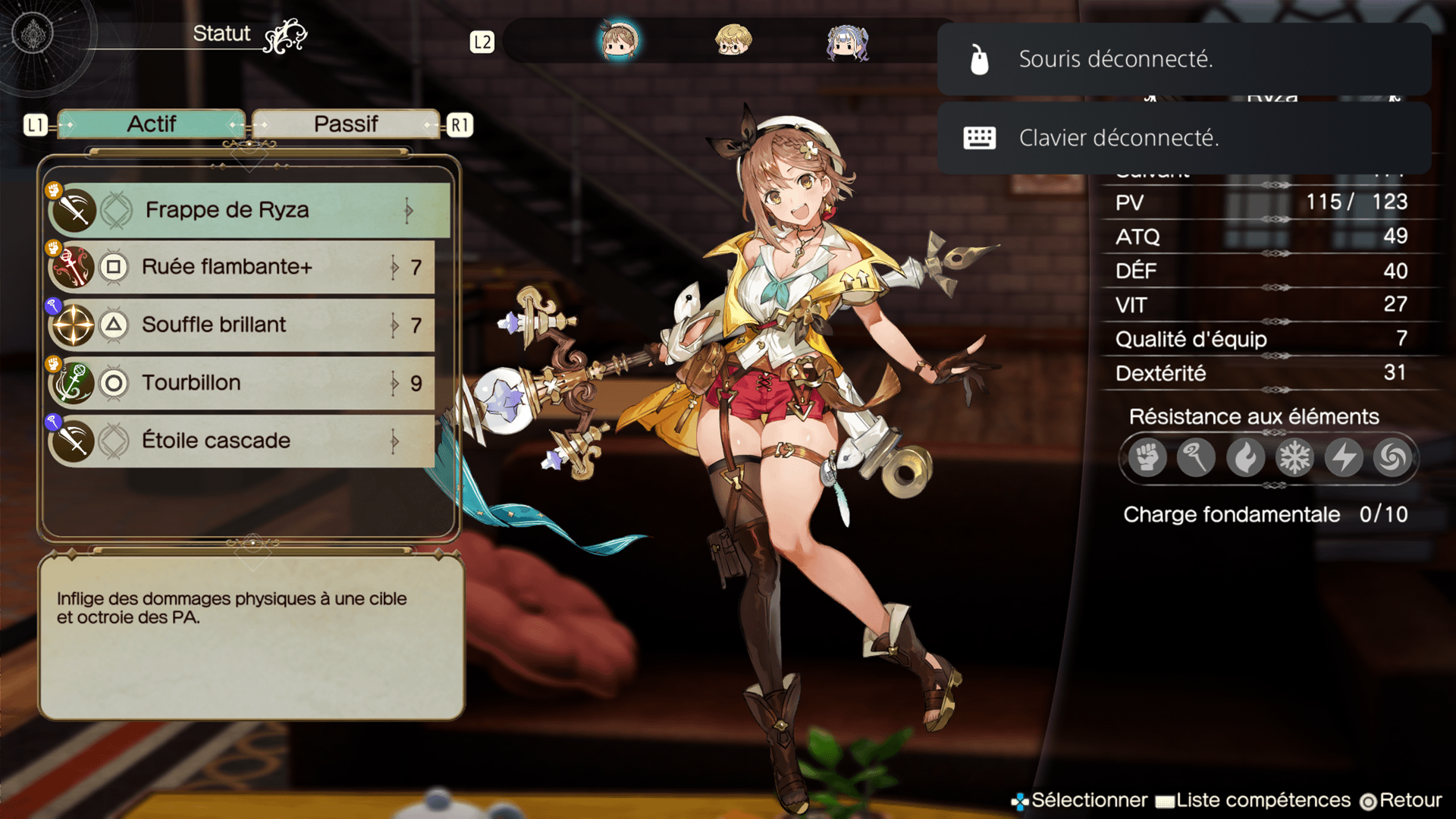Open the Passif skills tab
Screen dimensions: 1456x819
[346, 124]
